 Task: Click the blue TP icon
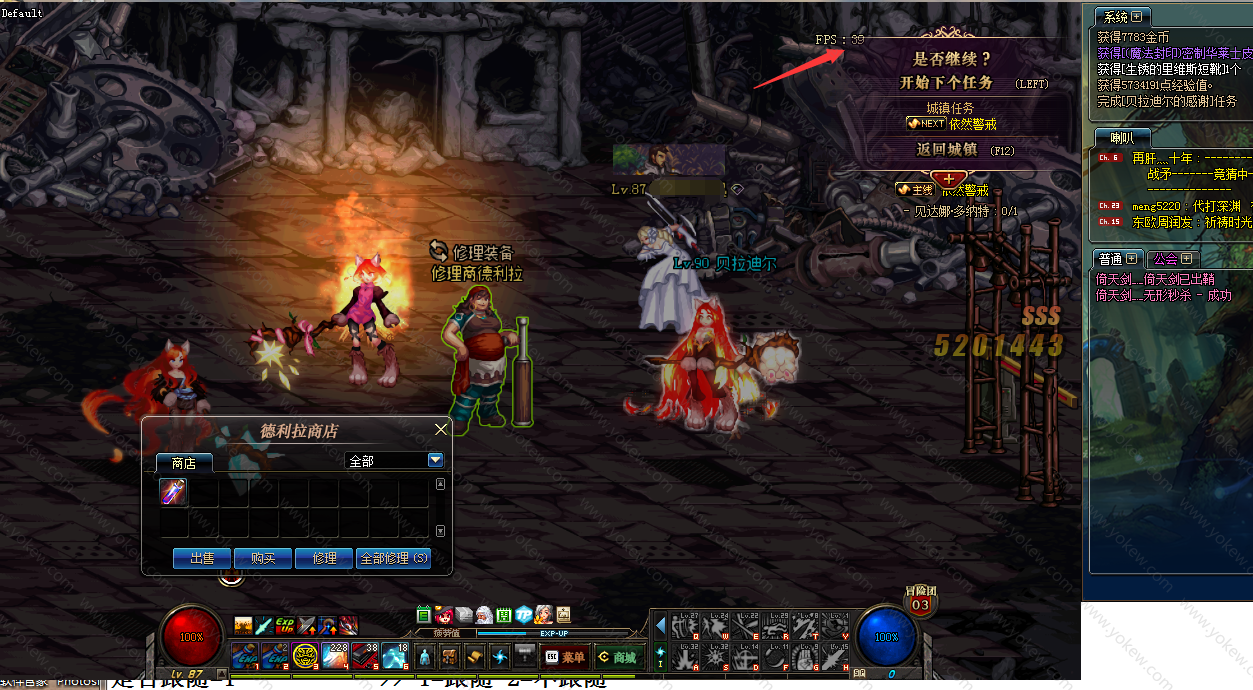[523, 615]
